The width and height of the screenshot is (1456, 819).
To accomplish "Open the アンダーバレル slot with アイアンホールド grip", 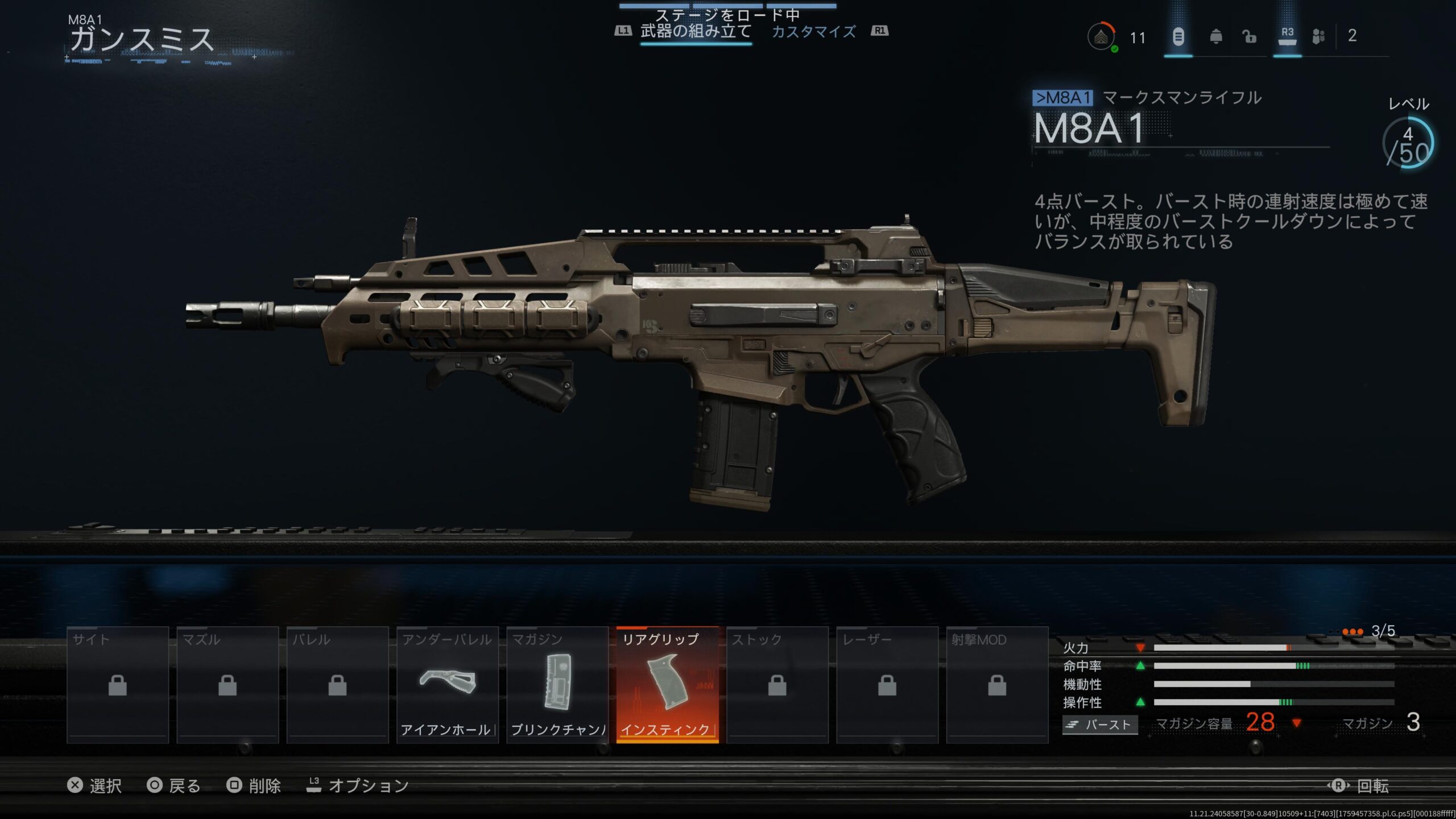I will 448,685.
